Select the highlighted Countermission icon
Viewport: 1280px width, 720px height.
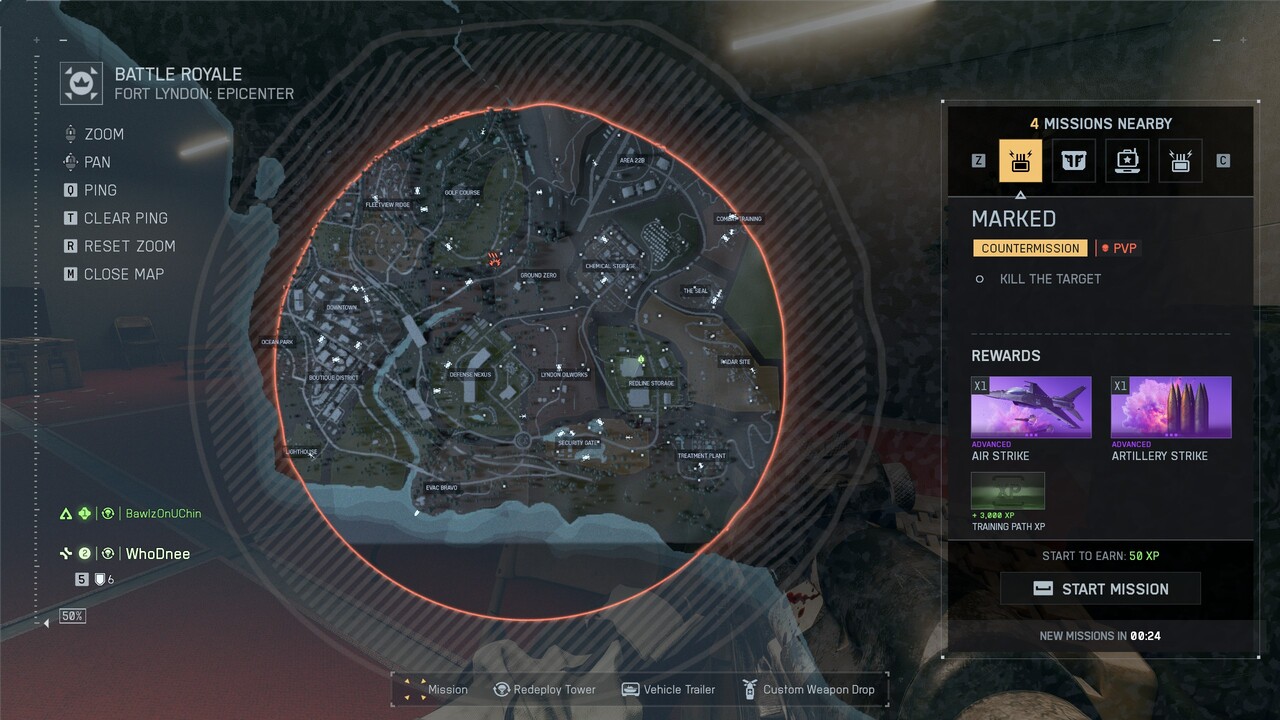tap(1020, 161)
